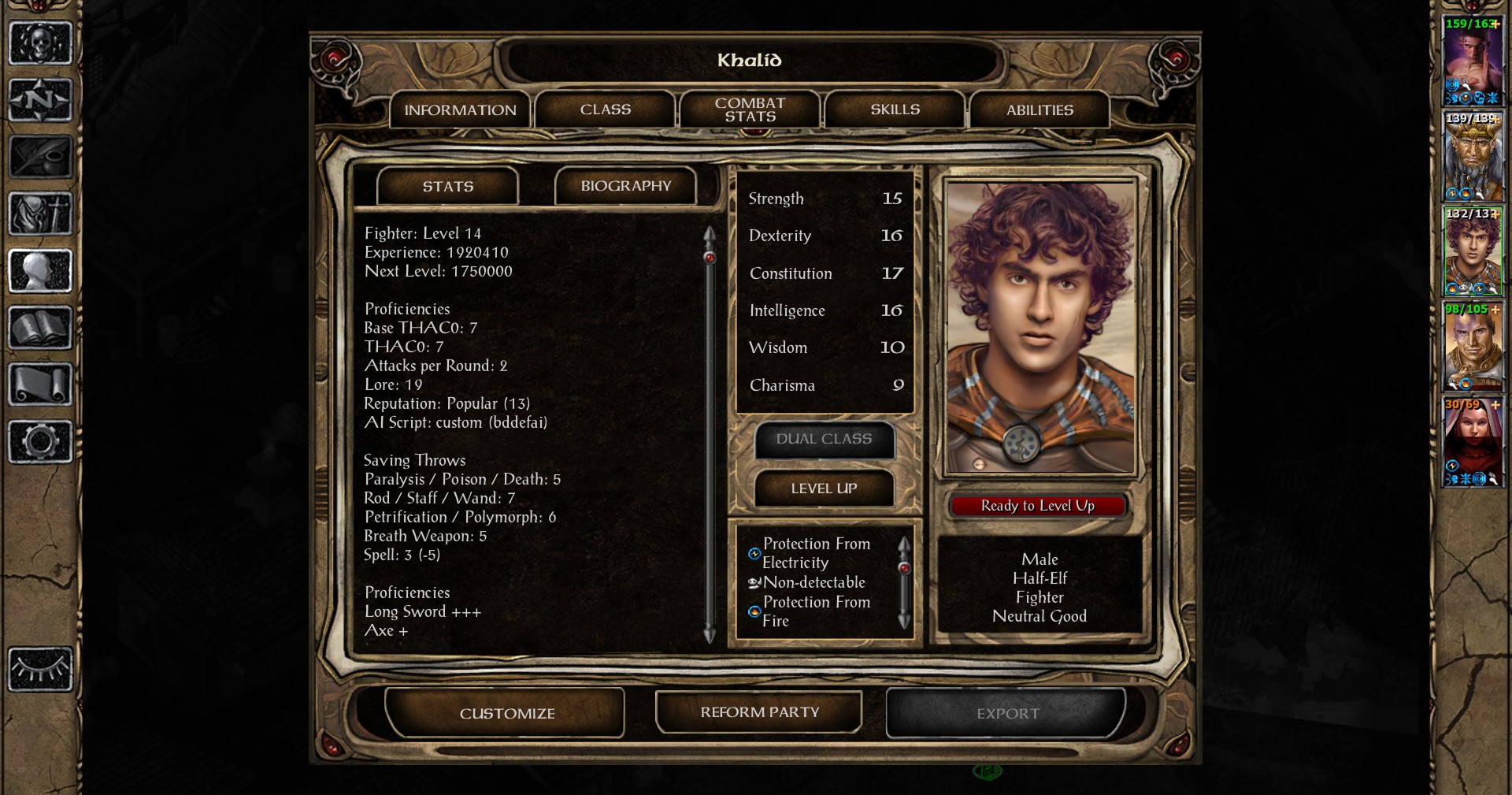Open the mage spellbook icon
1512x795 pixels.
pyautogui.click(x=39, y=327)
